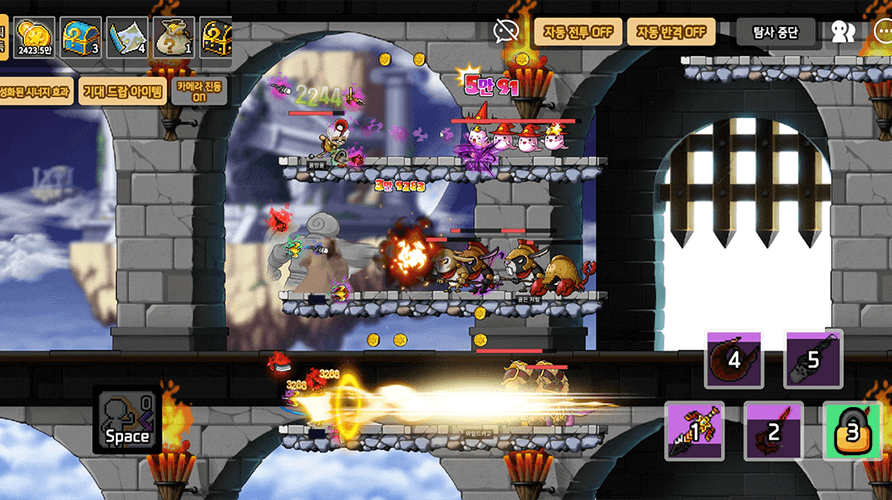Screen dimensions: 892x500
Task: Click the gold coin 2423.5만 icon
Action: [x=33, y=40]
